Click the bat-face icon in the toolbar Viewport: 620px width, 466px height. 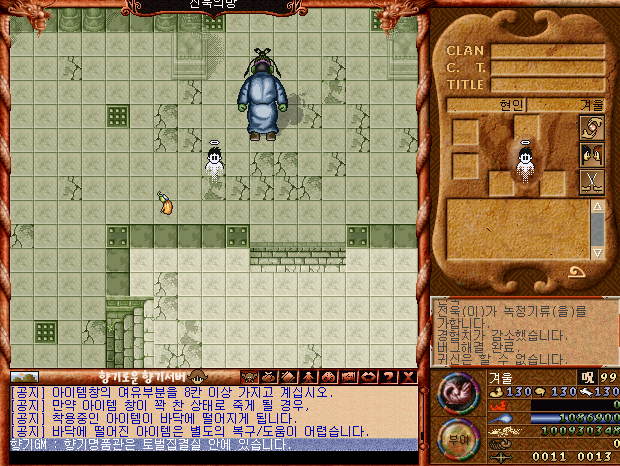(247, 377)
